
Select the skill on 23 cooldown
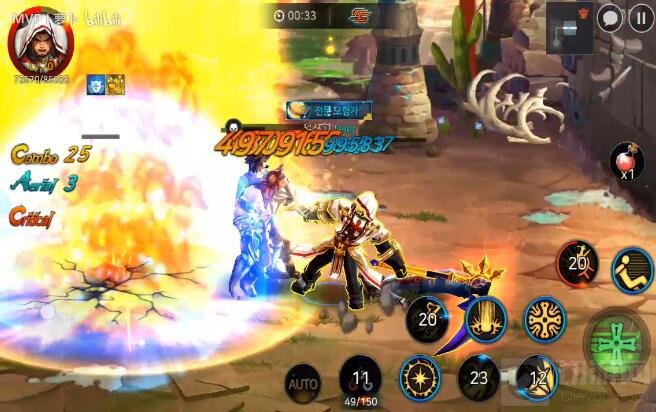478,377
